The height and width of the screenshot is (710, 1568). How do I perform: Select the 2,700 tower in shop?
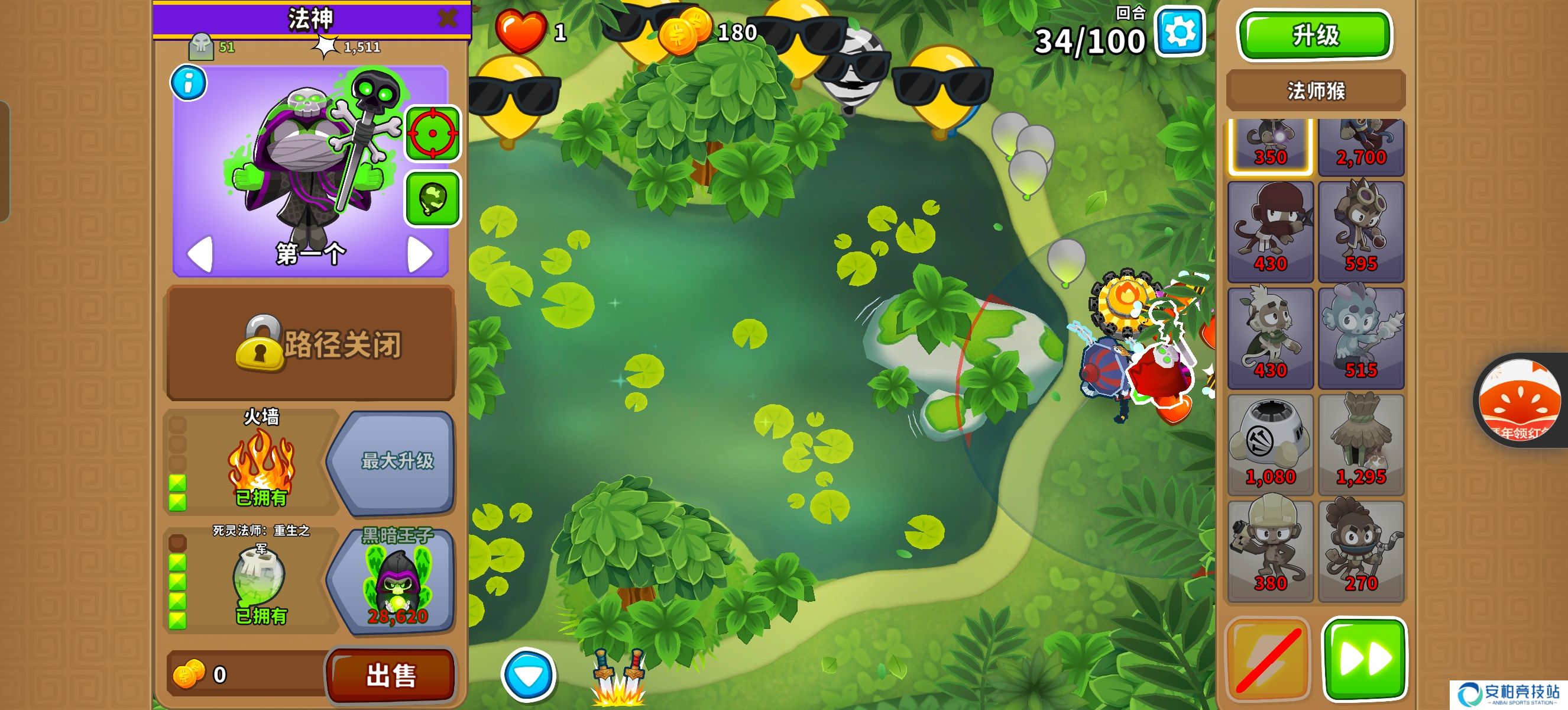(1360, 146)
